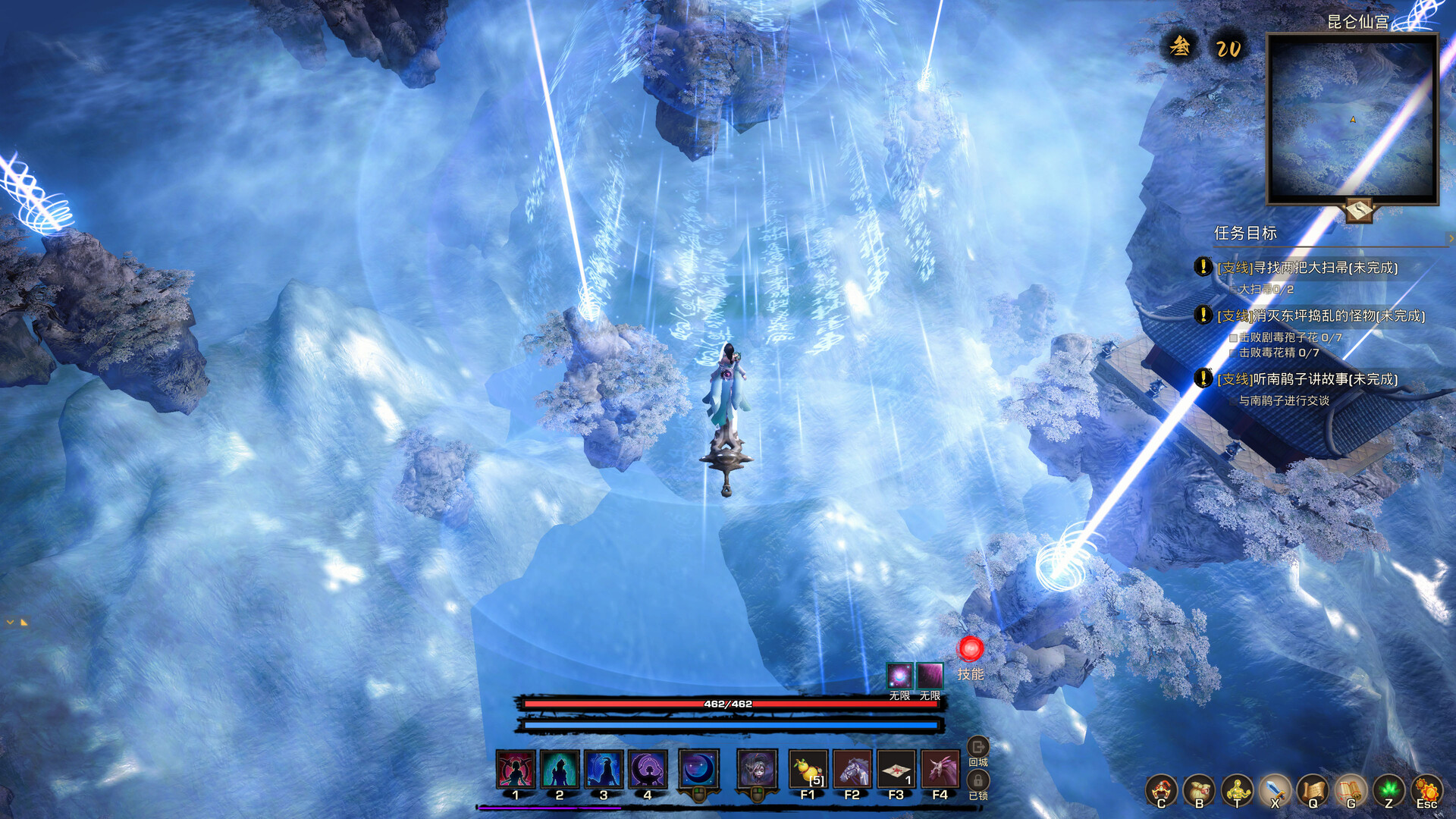Cast the purple moon skill in slot 4

[x=648, y=770]
